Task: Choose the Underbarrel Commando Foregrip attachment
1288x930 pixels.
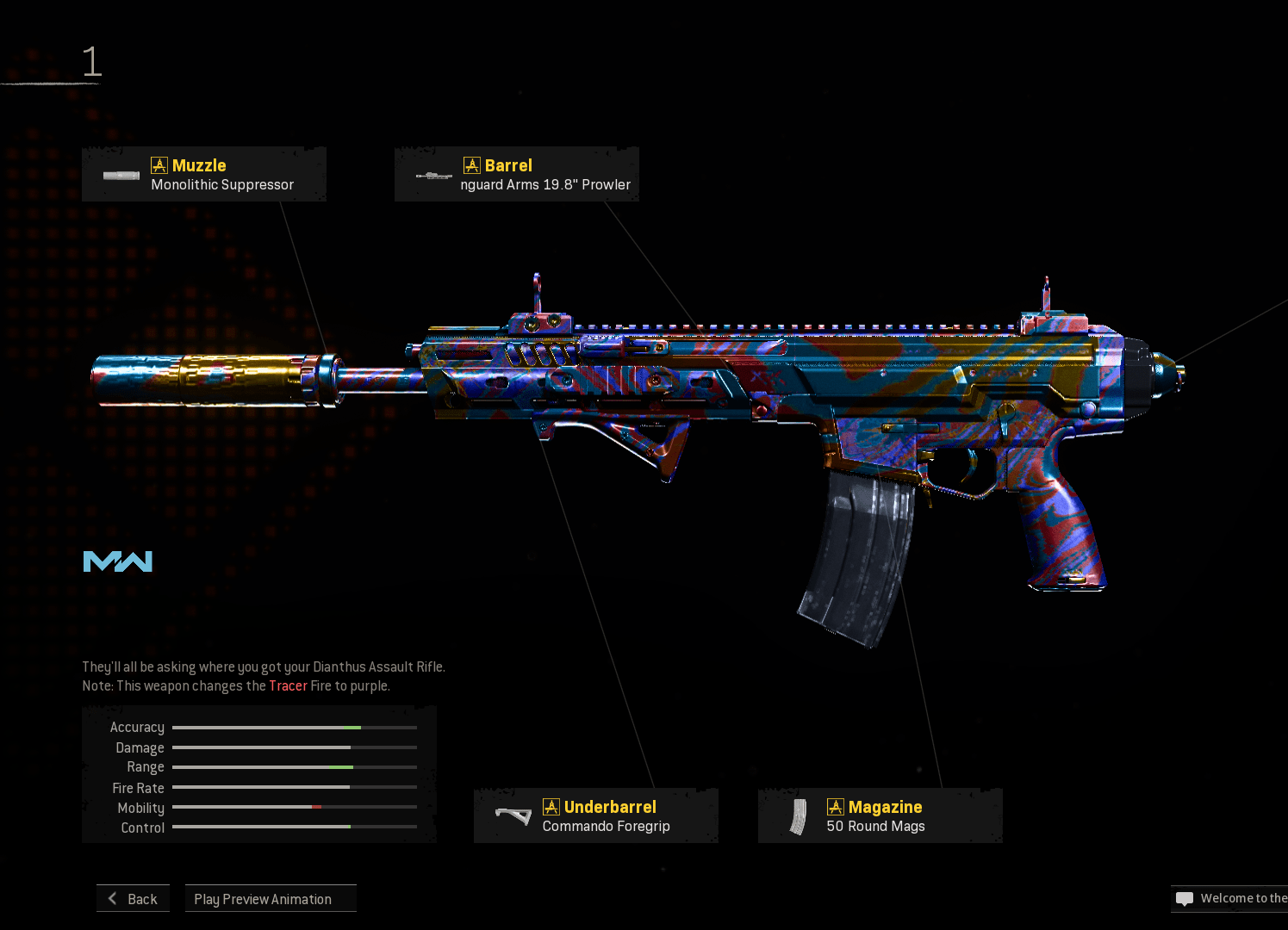Action: (x=596, y=816)
